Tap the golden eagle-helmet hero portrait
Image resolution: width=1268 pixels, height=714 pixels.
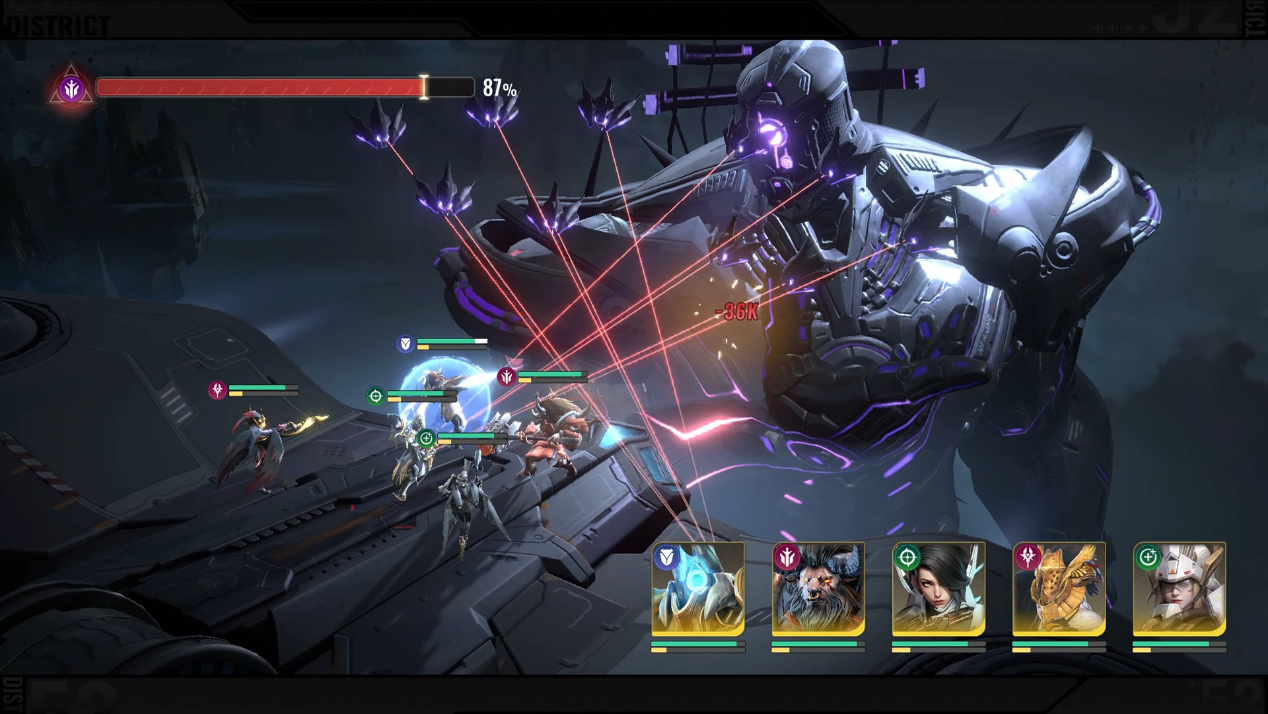click(1059, 589)
